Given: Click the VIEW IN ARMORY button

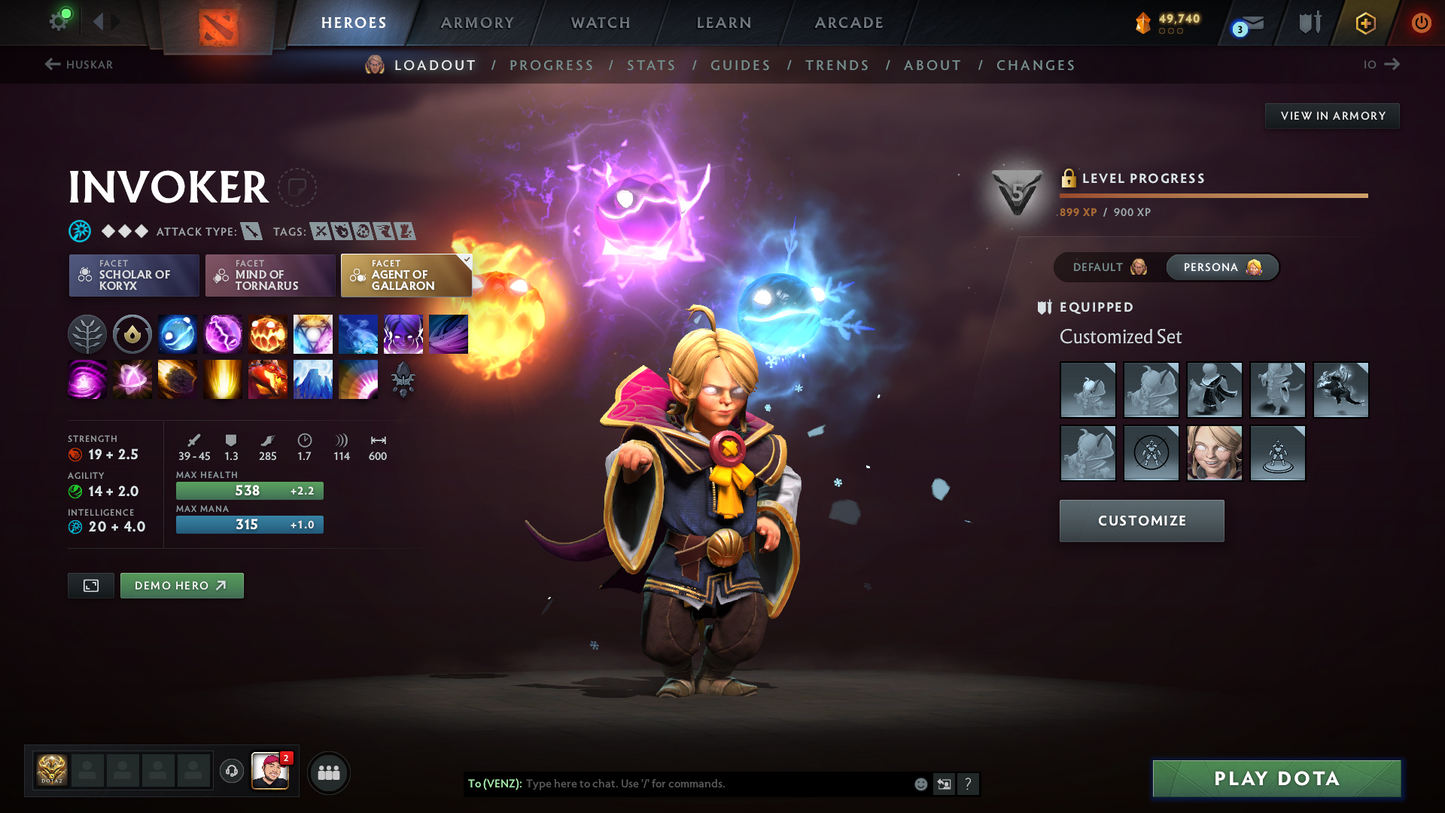Looking at the screenshot, I should point(1332,116).
